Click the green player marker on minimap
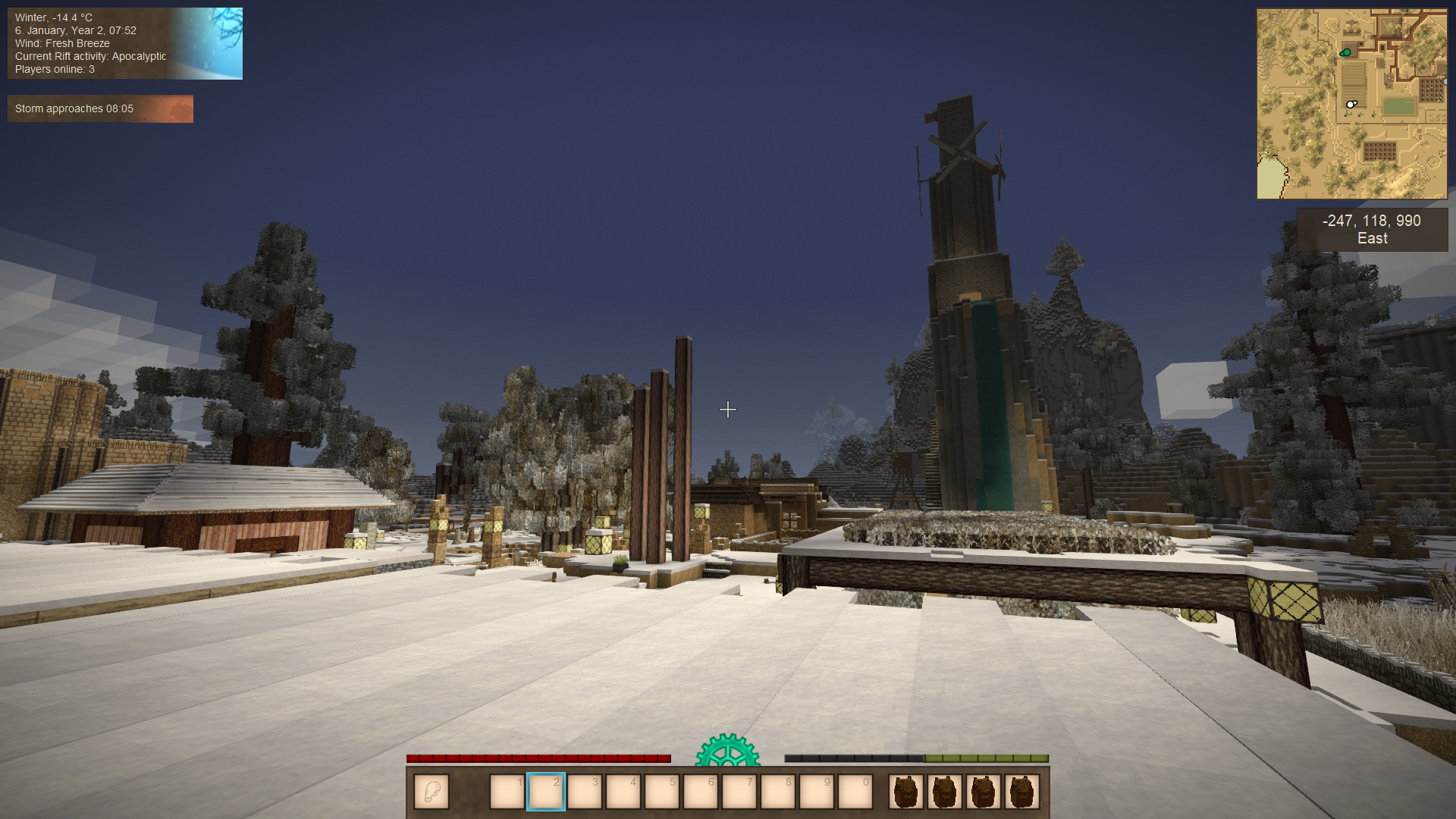Screen dimensions: 1456x819 pyautogui.click(x=1346, y=52)
